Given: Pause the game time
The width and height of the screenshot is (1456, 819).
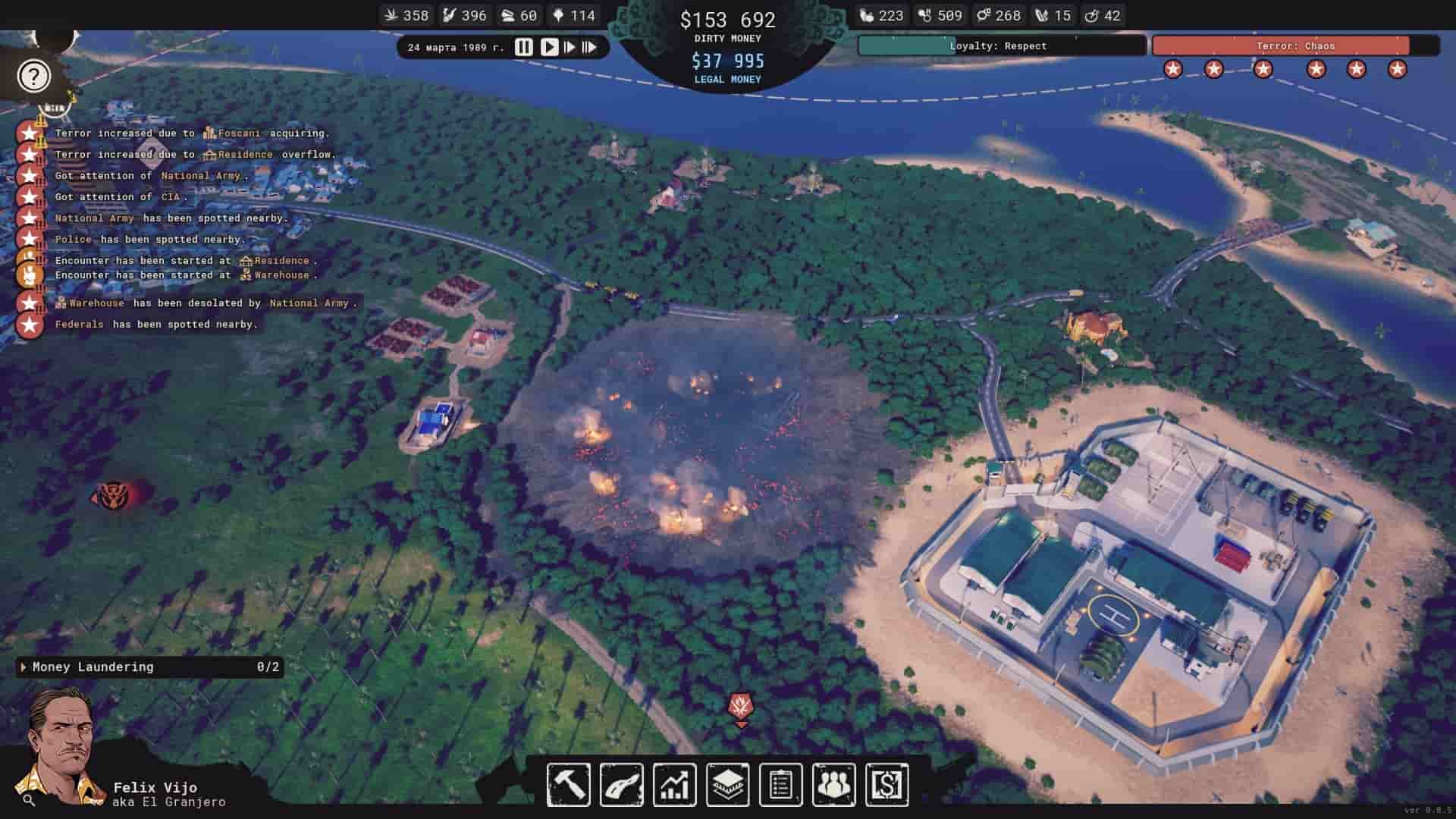Looking at the screenshot, I should pos(523,47).
